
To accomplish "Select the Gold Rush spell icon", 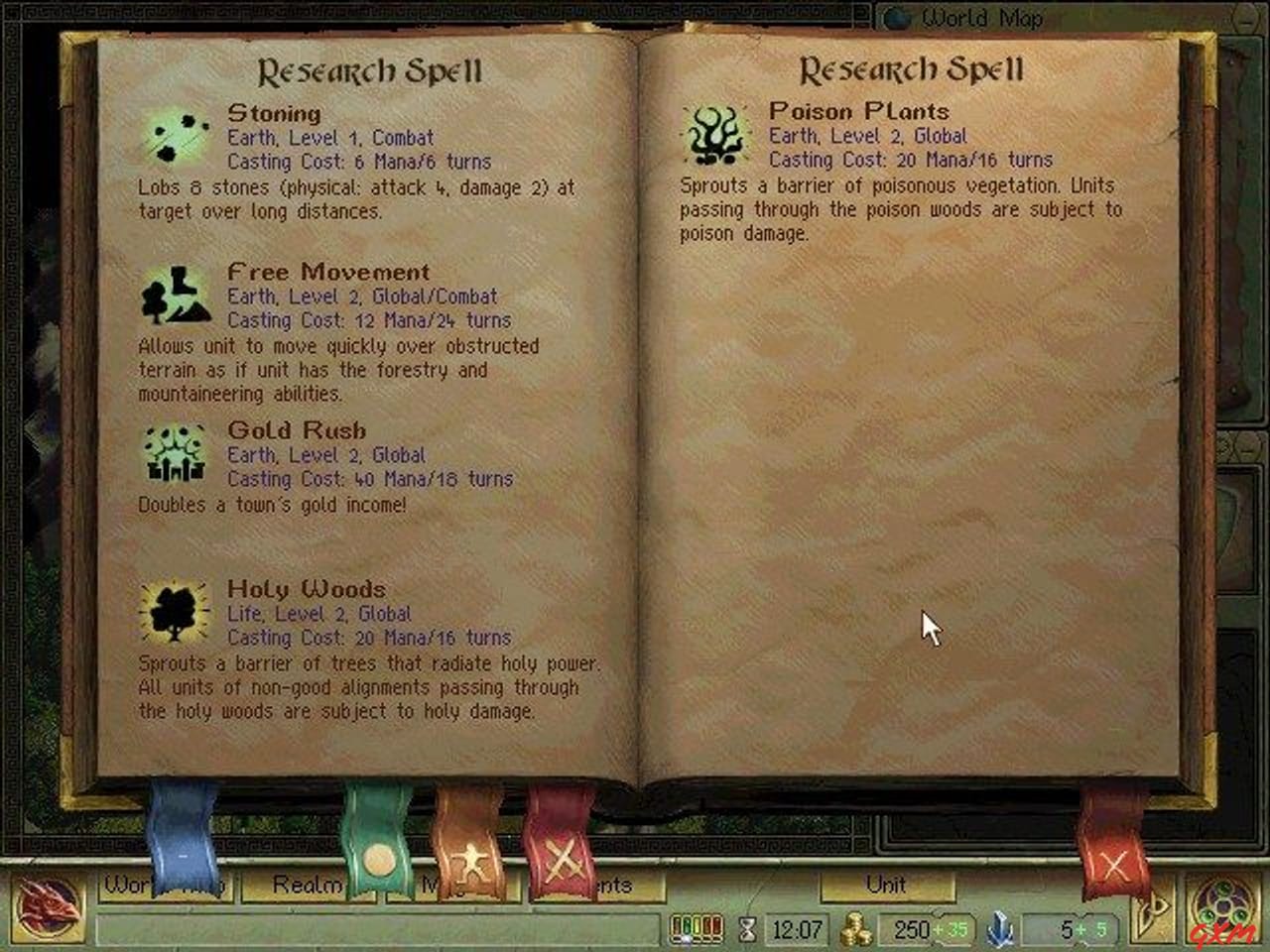I will tap(173, 453).
